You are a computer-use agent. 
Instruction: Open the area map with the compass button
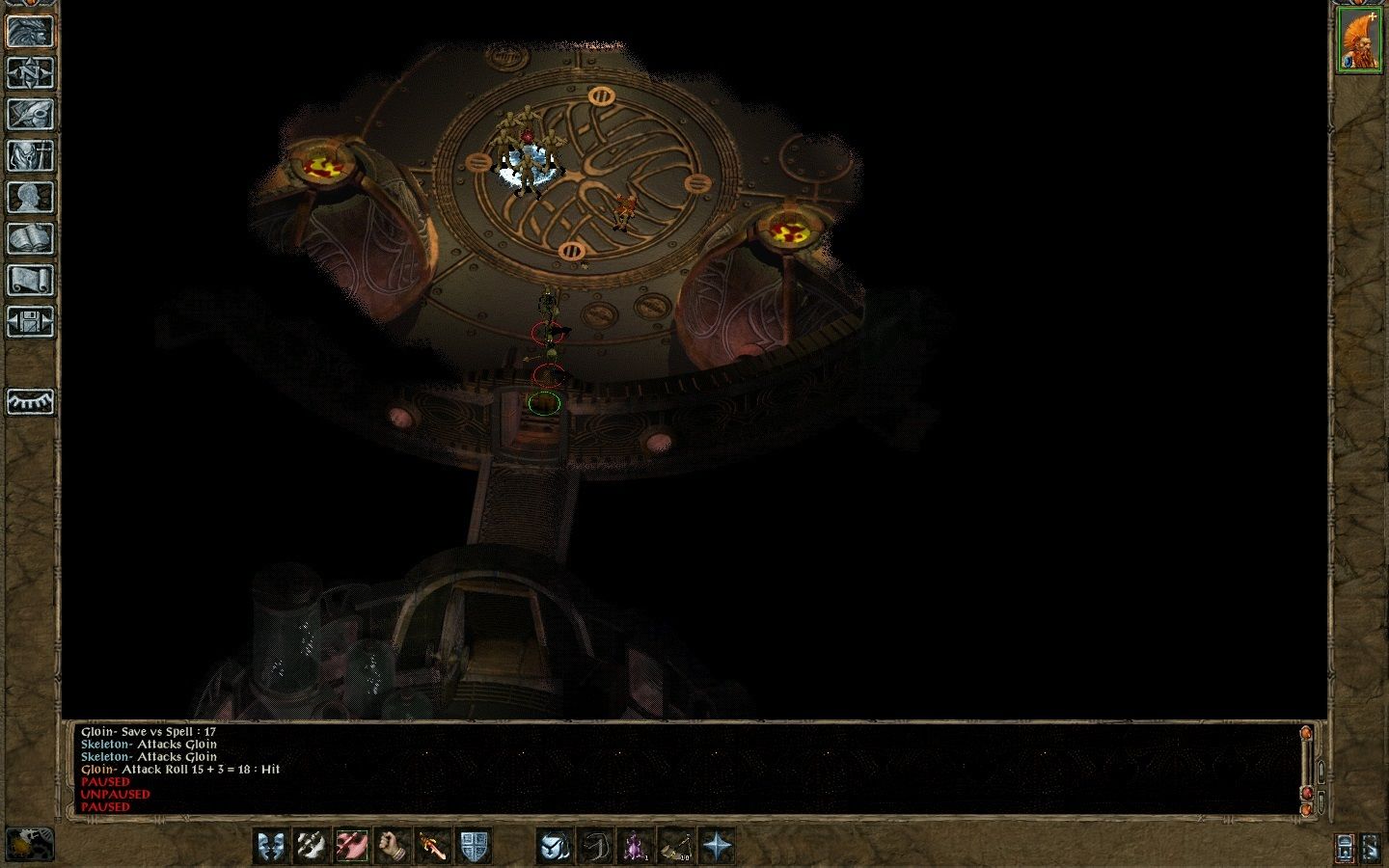click(x=30, y=72)
